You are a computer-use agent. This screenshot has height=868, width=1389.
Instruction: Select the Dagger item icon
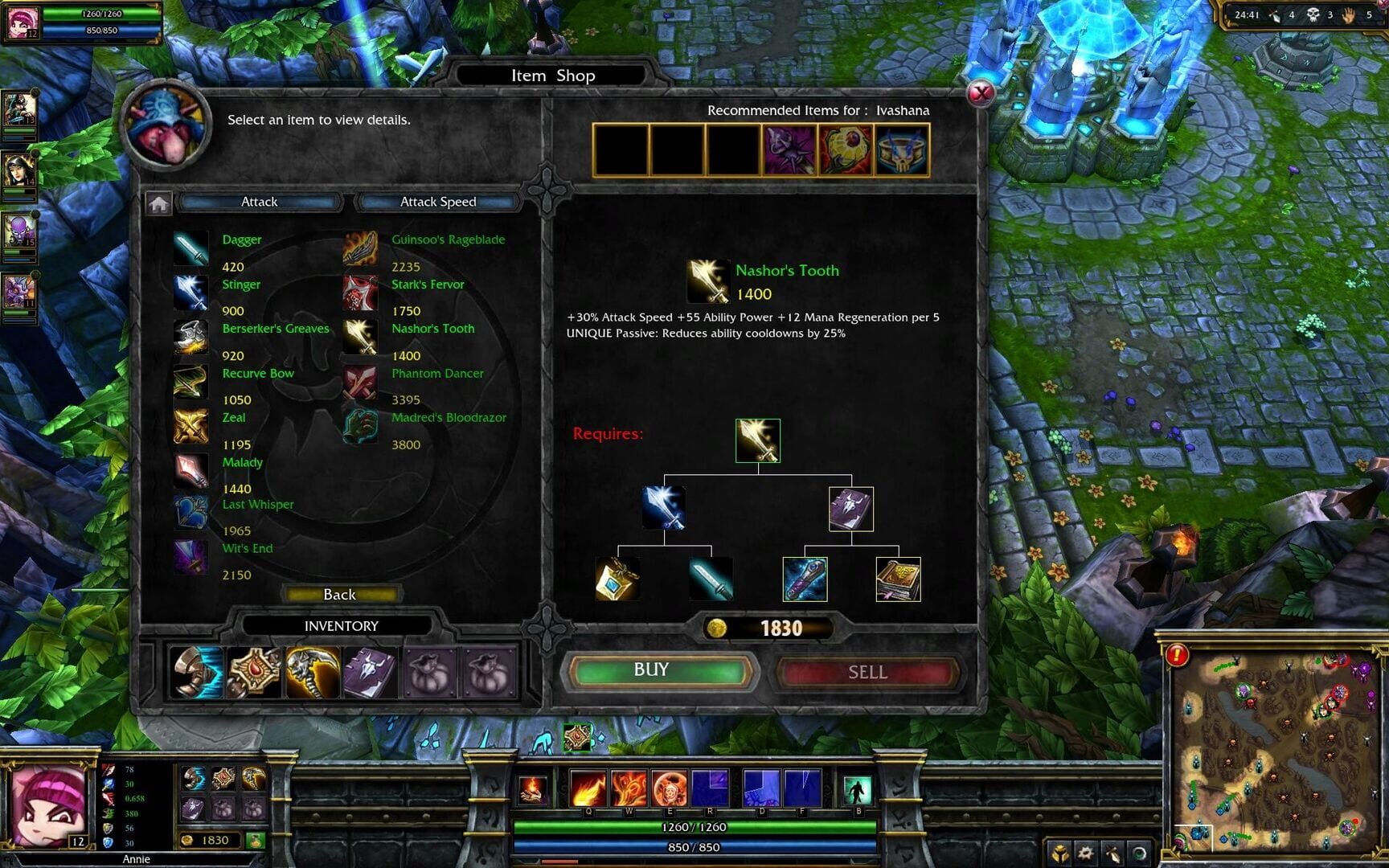click(x=191, y=247)
